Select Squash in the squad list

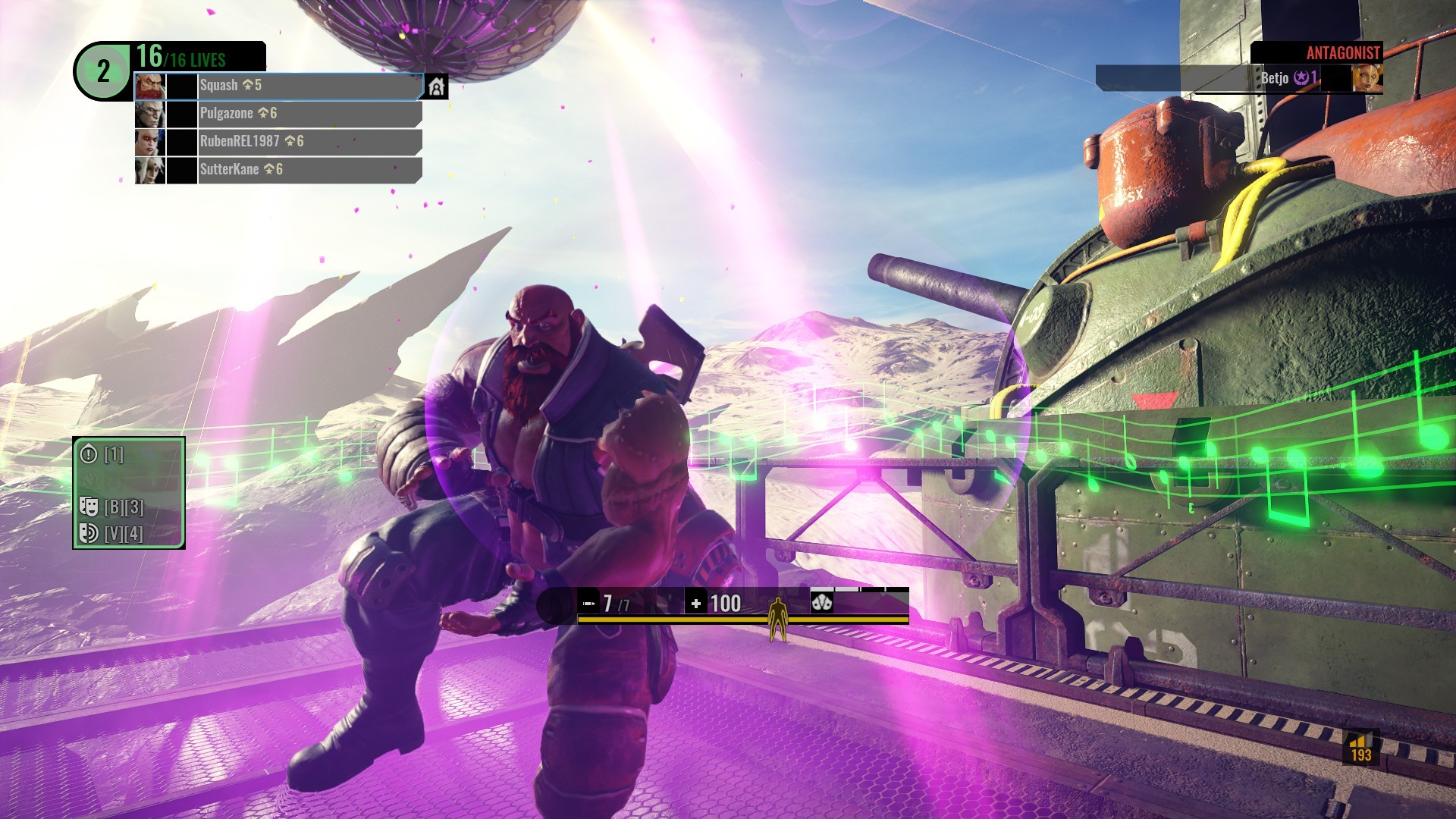(278, 86)
